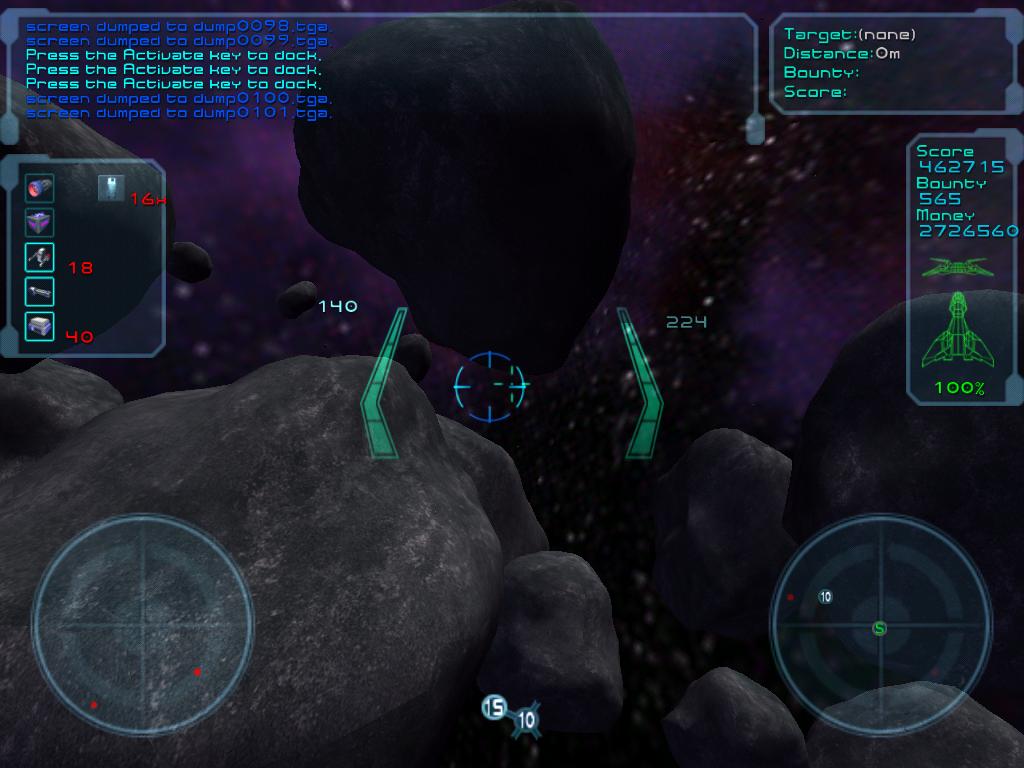Select the green S marker on right radar

pyautogui.click(x=880, y=628)
